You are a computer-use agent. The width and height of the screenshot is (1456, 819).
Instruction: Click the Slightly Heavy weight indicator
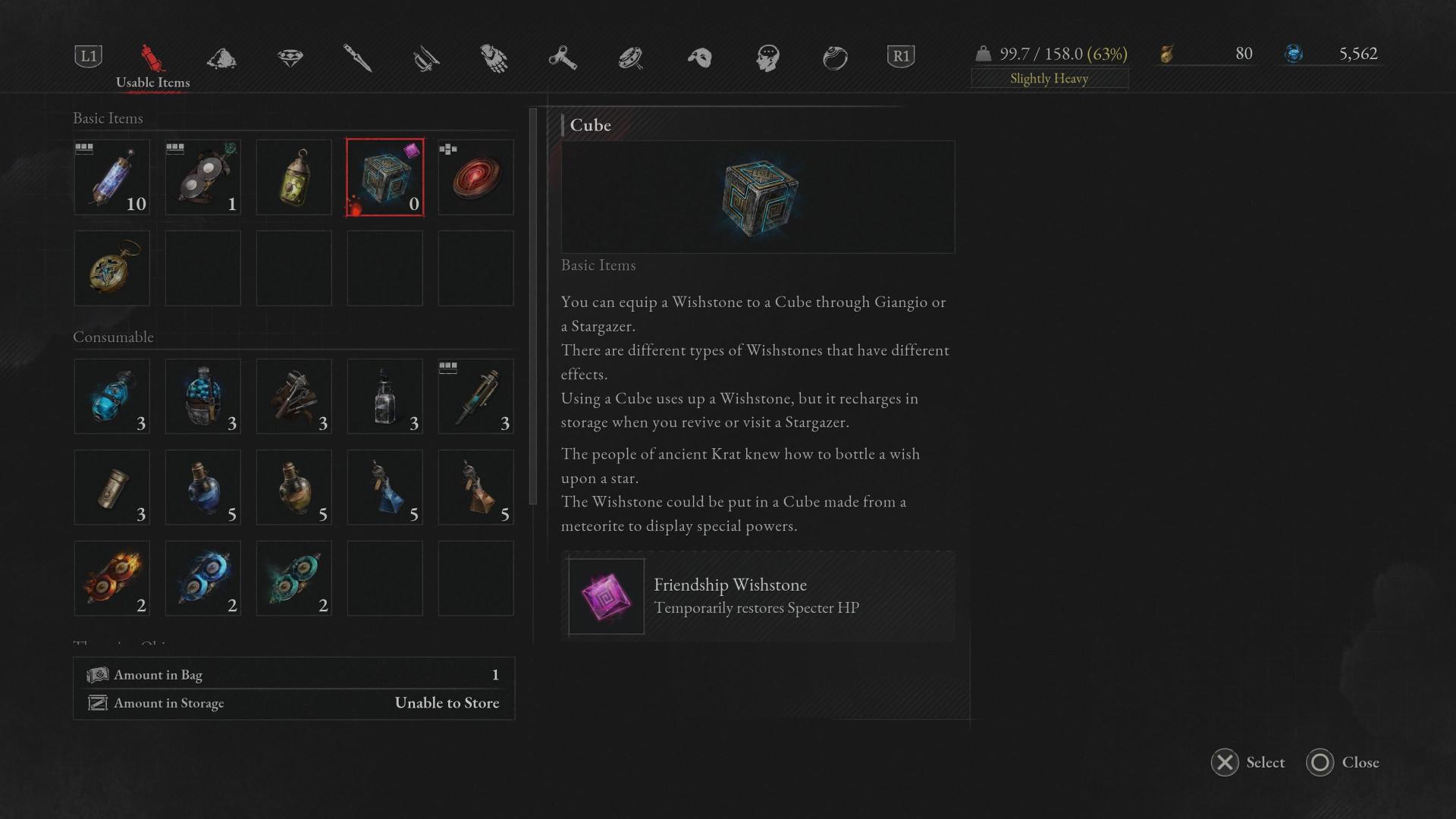1050,78
